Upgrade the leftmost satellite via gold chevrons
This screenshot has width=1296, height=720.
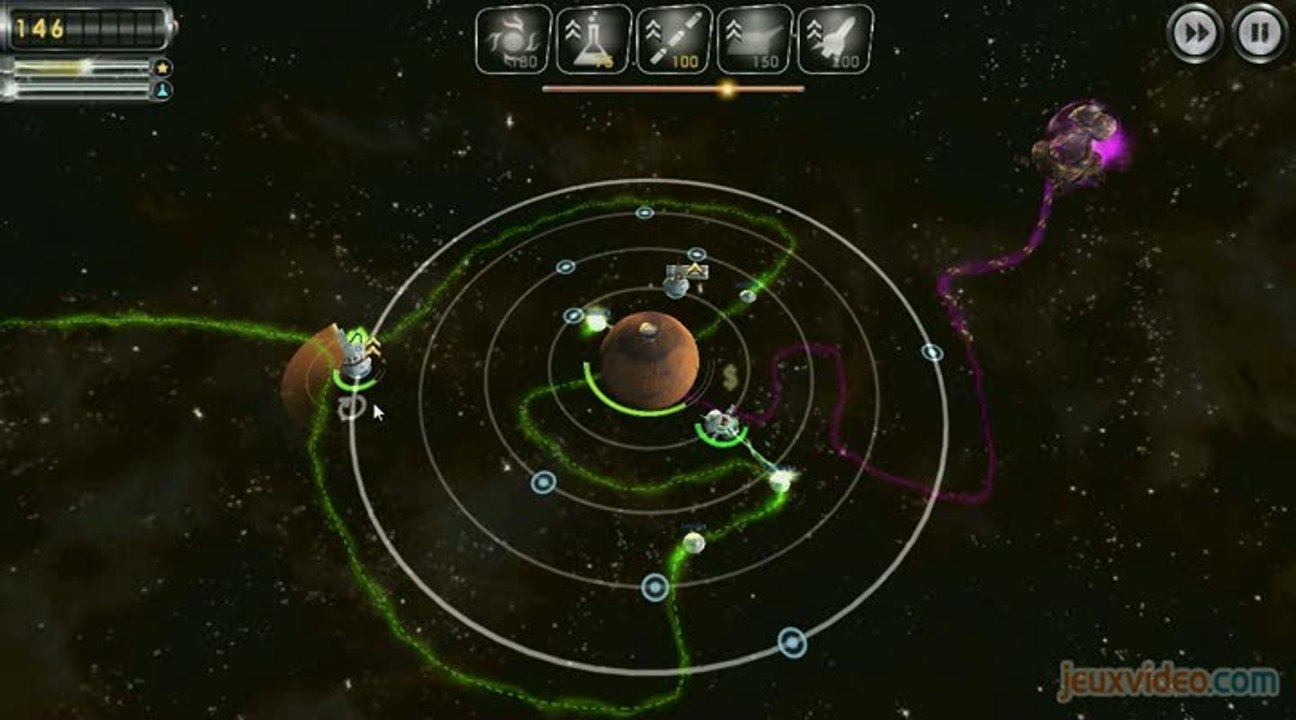(373, 346)
